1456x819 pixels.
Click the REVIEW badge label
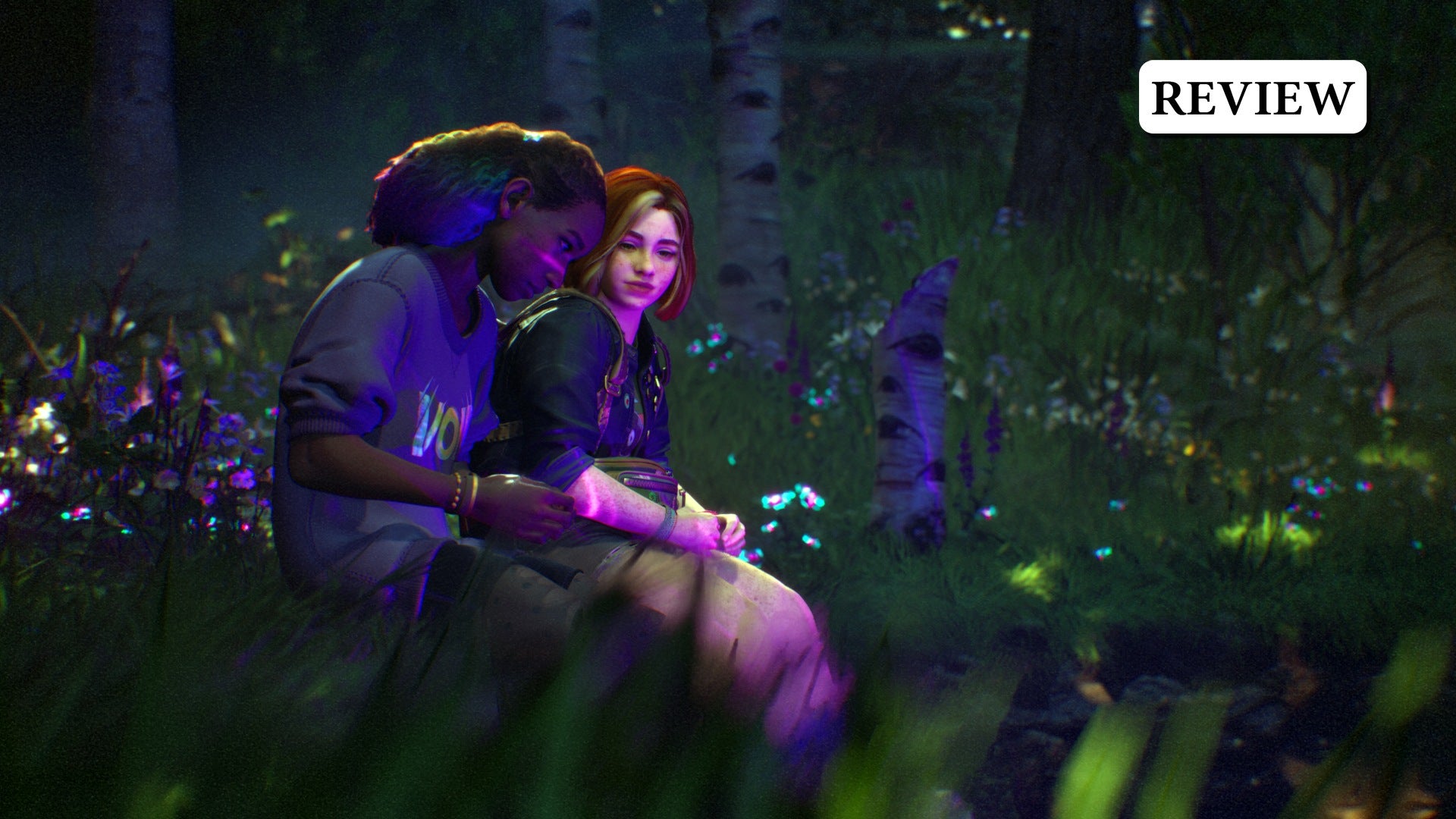[1252, 97]
